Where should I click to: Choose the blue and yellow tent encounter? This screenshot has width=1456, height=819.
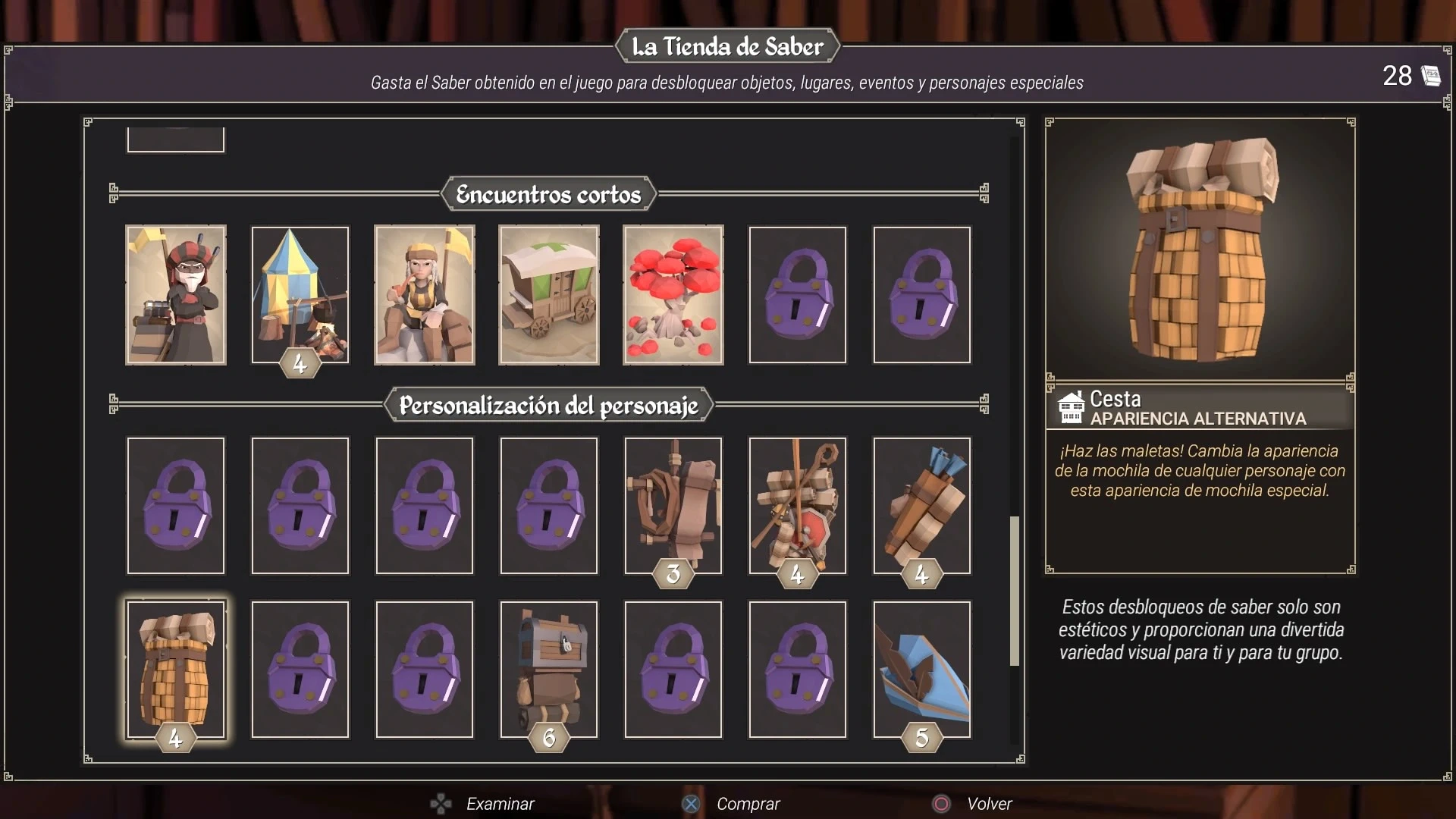pos(300,295)
